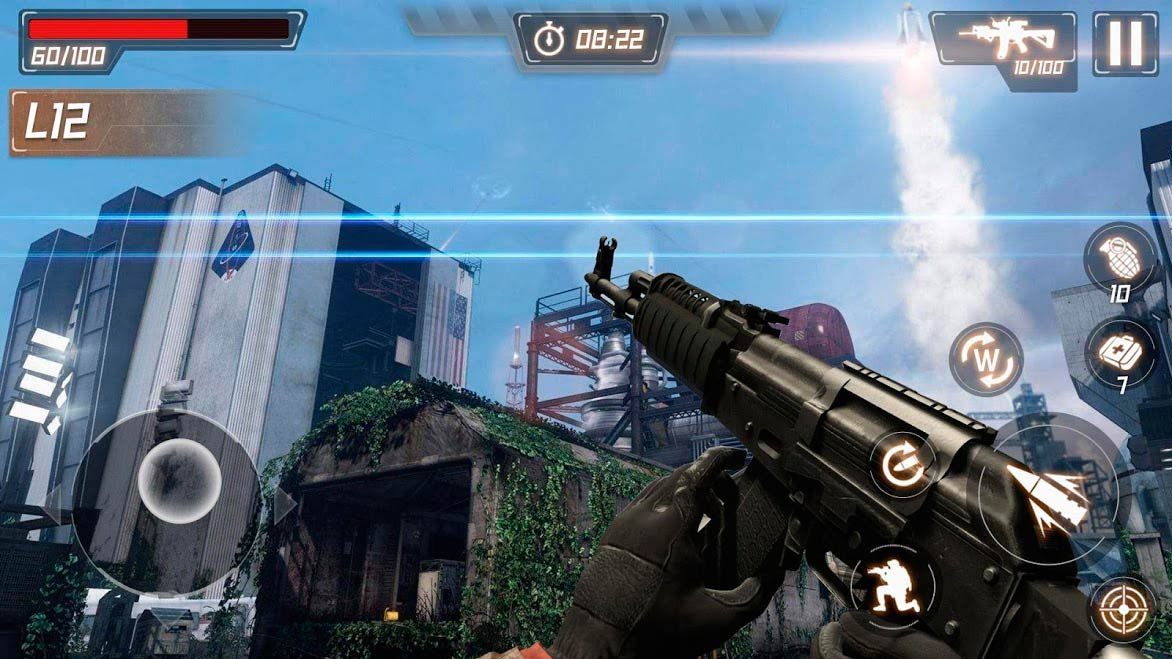Use the medkit health pack icon

click(1119, 352)
